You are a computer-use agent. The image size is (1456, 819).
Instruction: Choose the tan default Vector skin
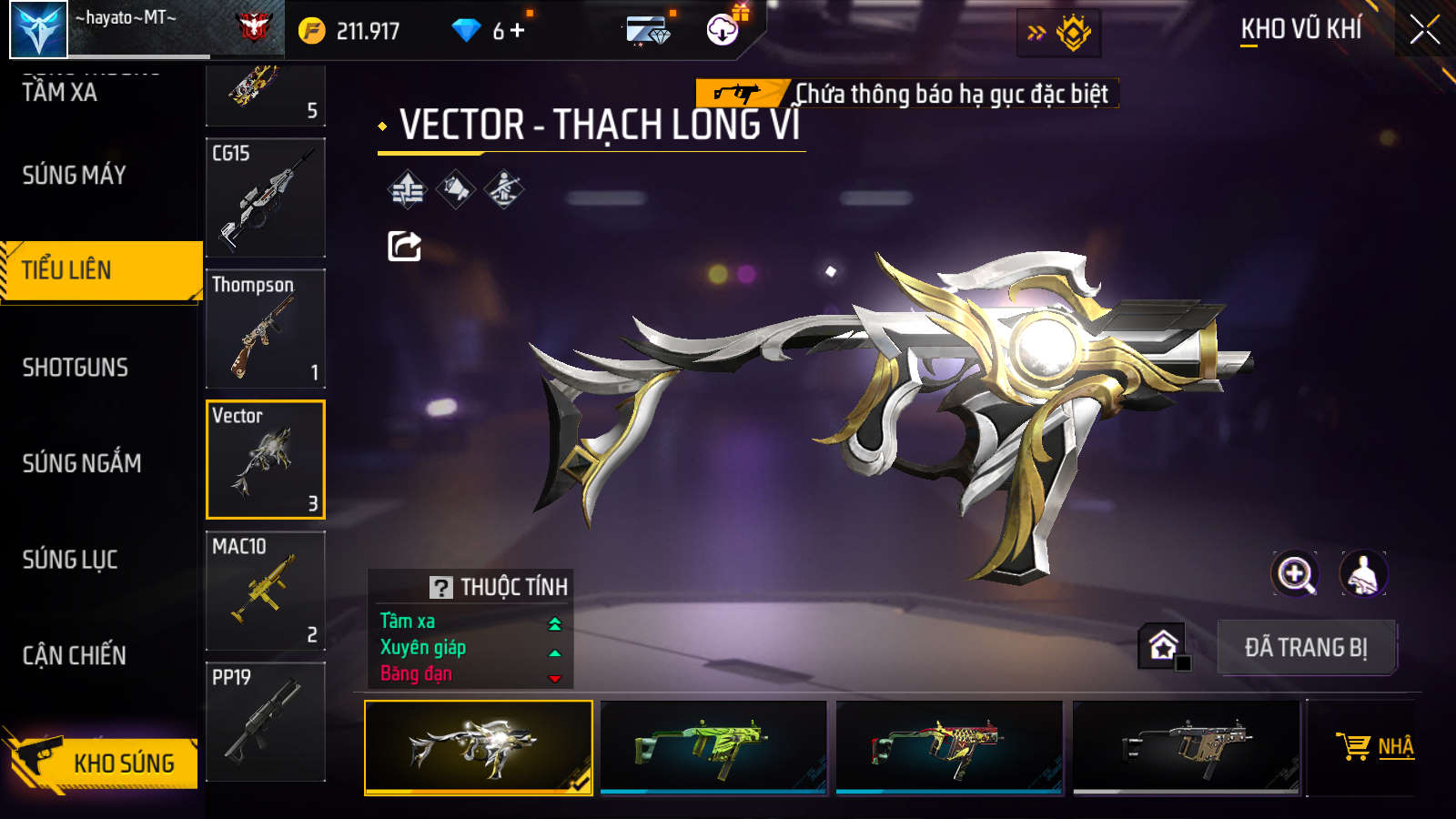click(1186, 746)
